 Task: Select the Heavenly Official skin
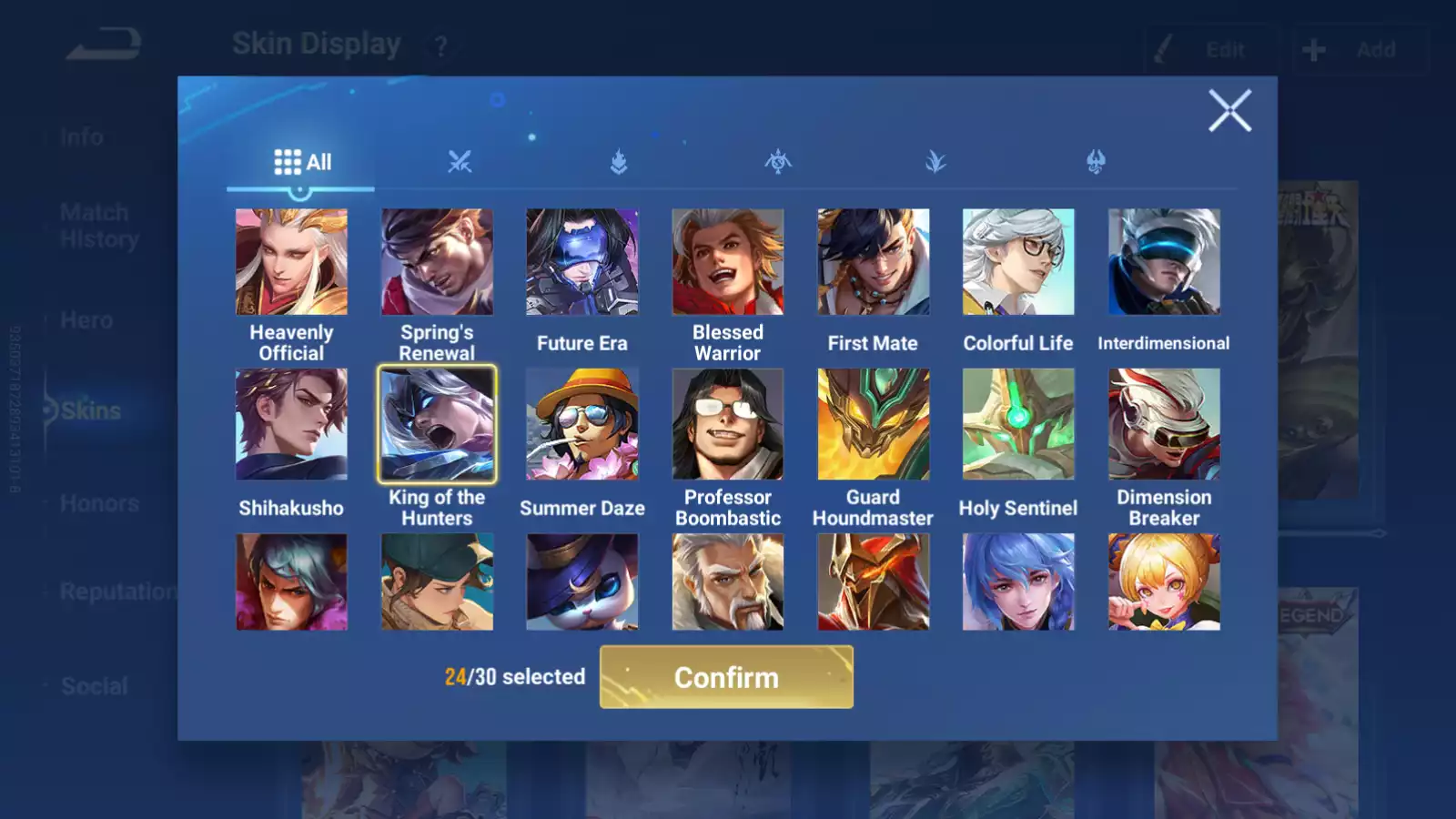point(291,262)
